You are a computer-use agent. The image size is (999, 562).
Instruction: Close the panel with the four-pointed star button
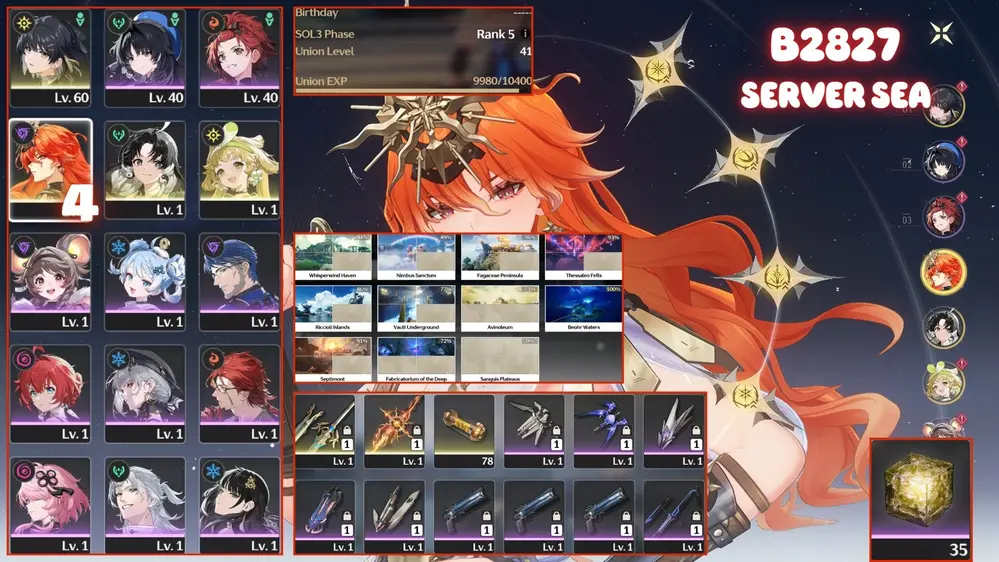coord(941,33)
